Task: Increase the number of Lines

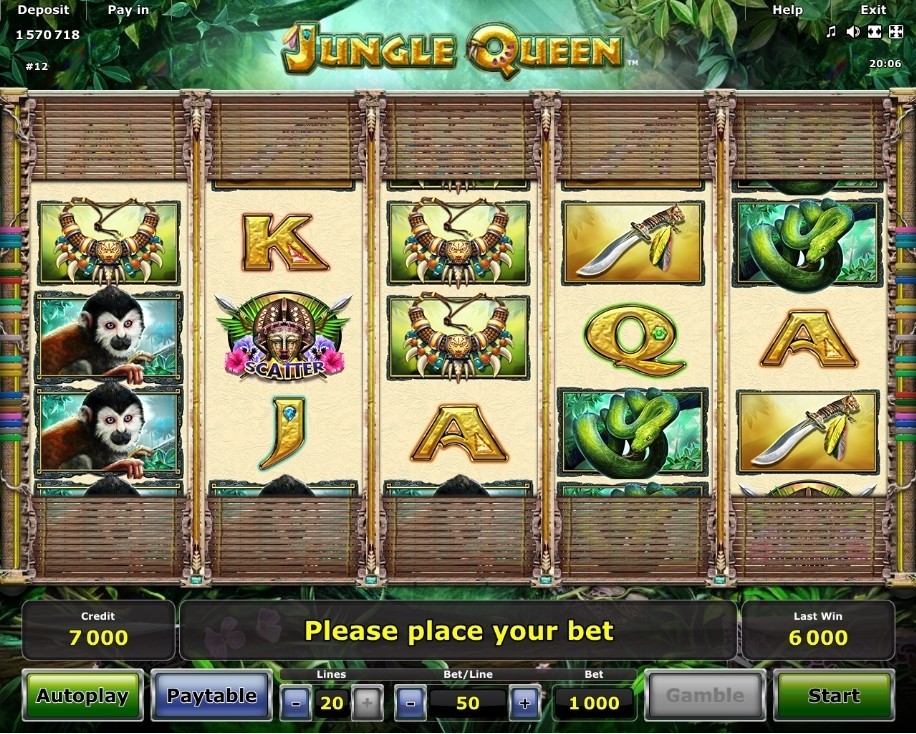Action: pyautogui.click(x=367, y=703)
